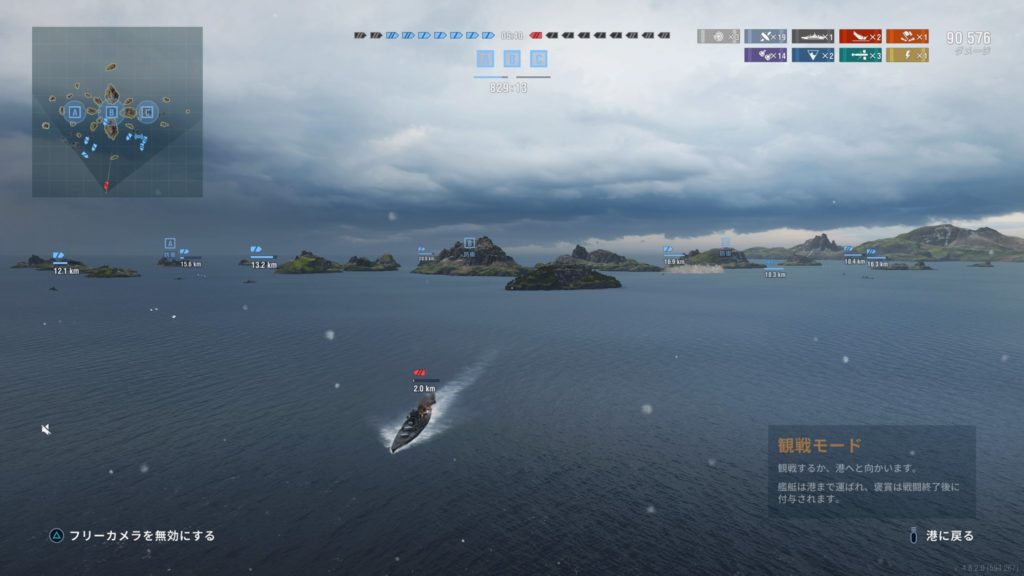Click the muted speaker icon
The image size is (1024, 576).
(x=46, y=429)
